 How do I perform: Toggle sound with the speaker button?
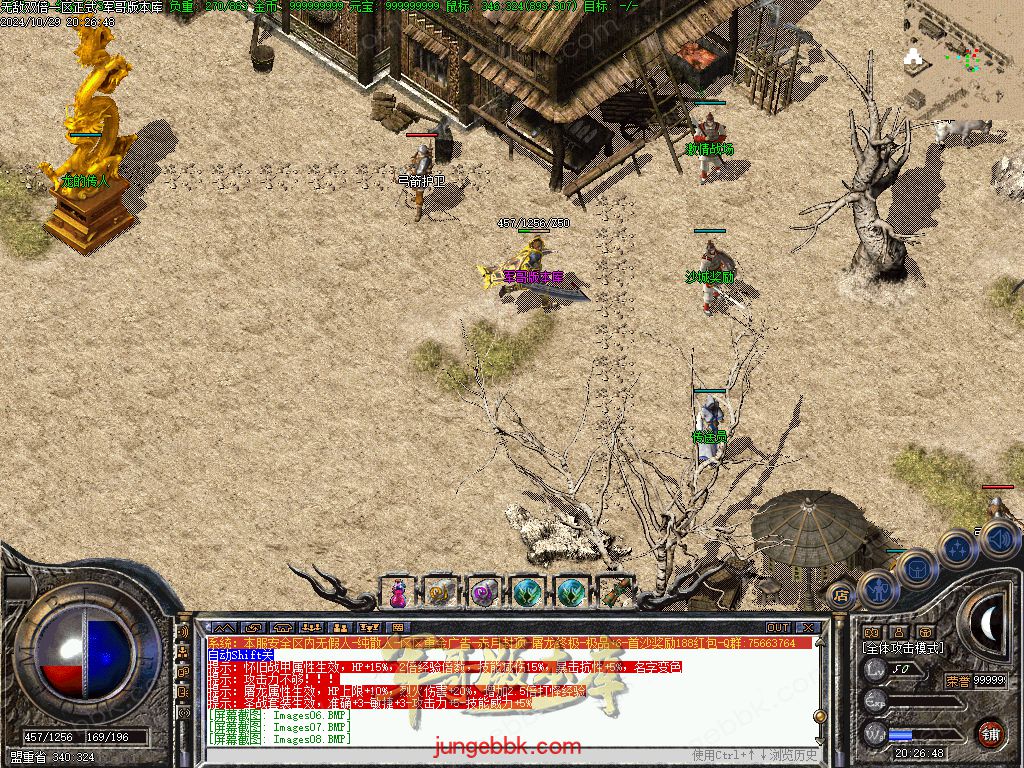point(1000,540)
